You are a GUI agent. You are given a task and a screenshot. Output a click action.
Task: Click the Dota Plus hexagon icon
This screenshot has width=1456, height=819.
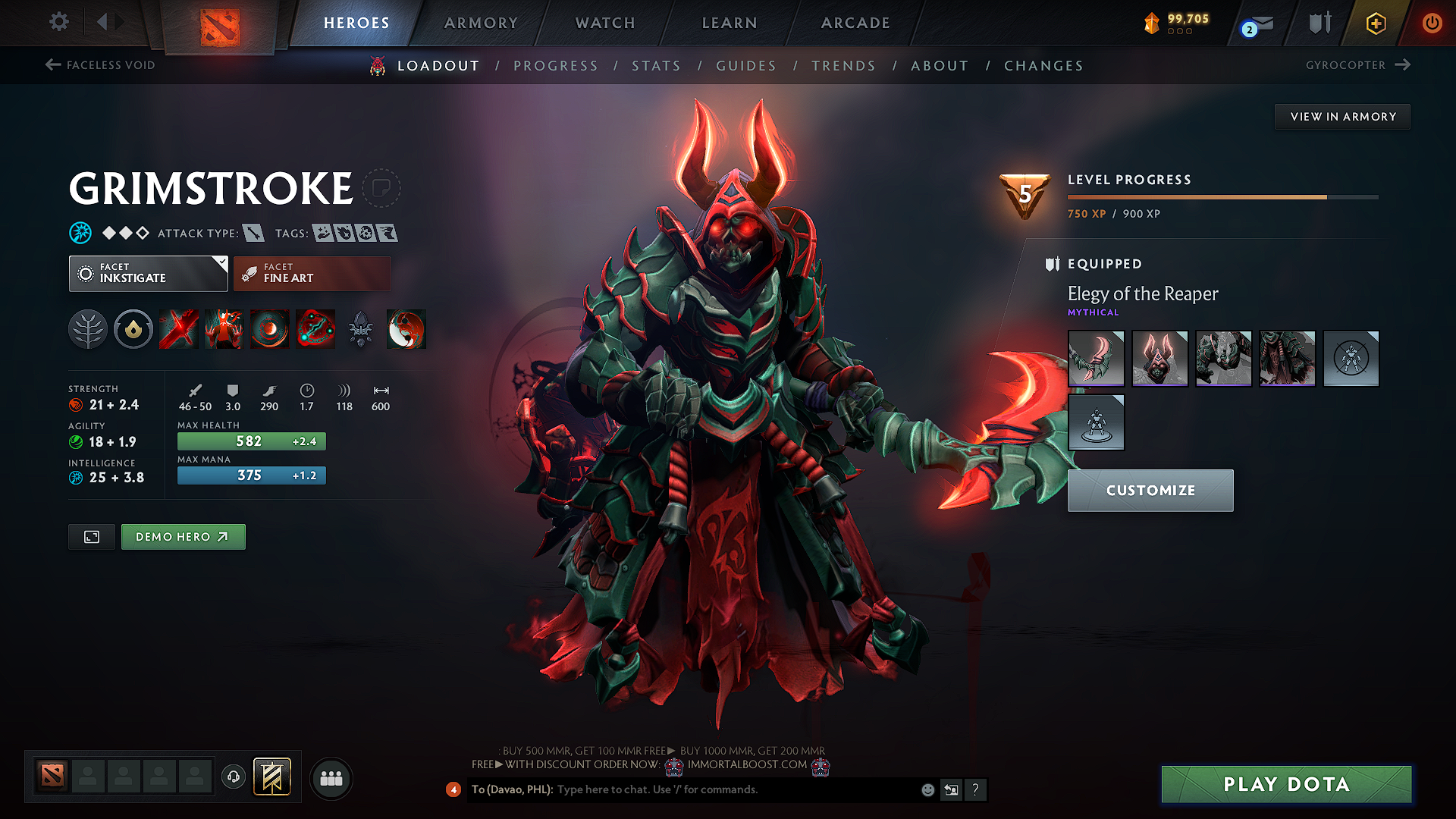pyautogui.click(x=1375, y=23)
